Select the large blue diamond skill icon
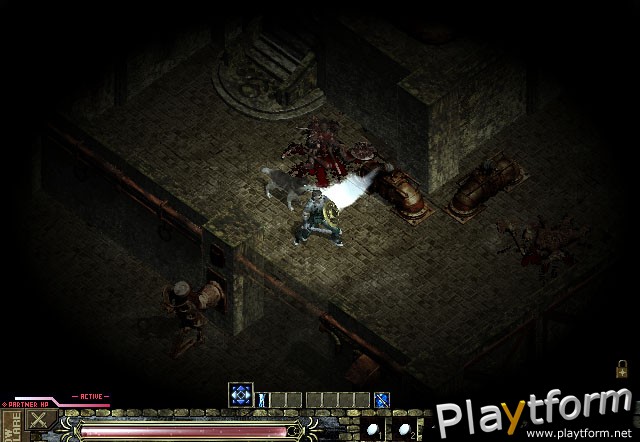Screen dimensions: 640x442 coord(240,394)
